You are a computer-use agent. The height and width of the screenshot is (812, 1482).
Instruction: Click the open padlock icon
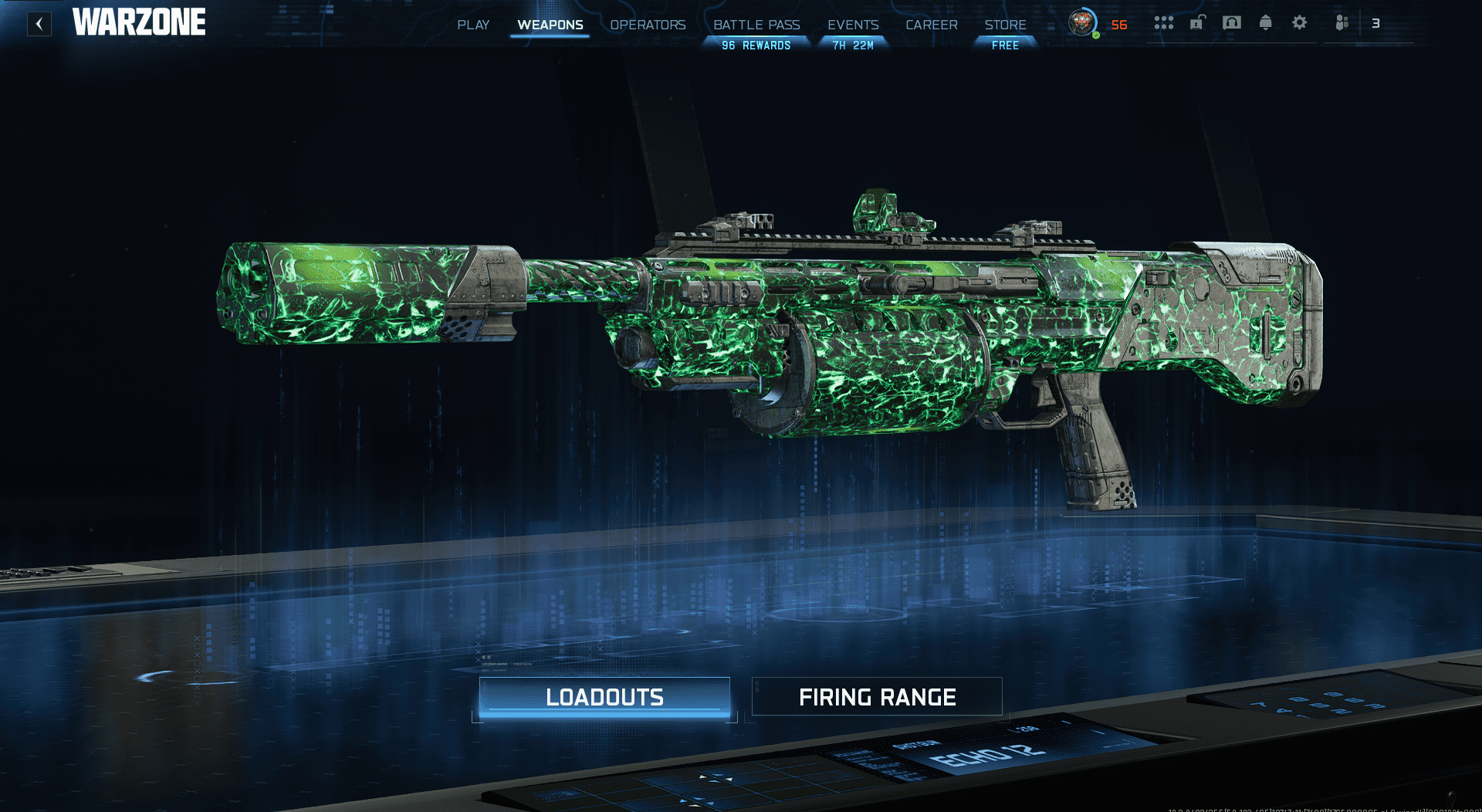1197,23
